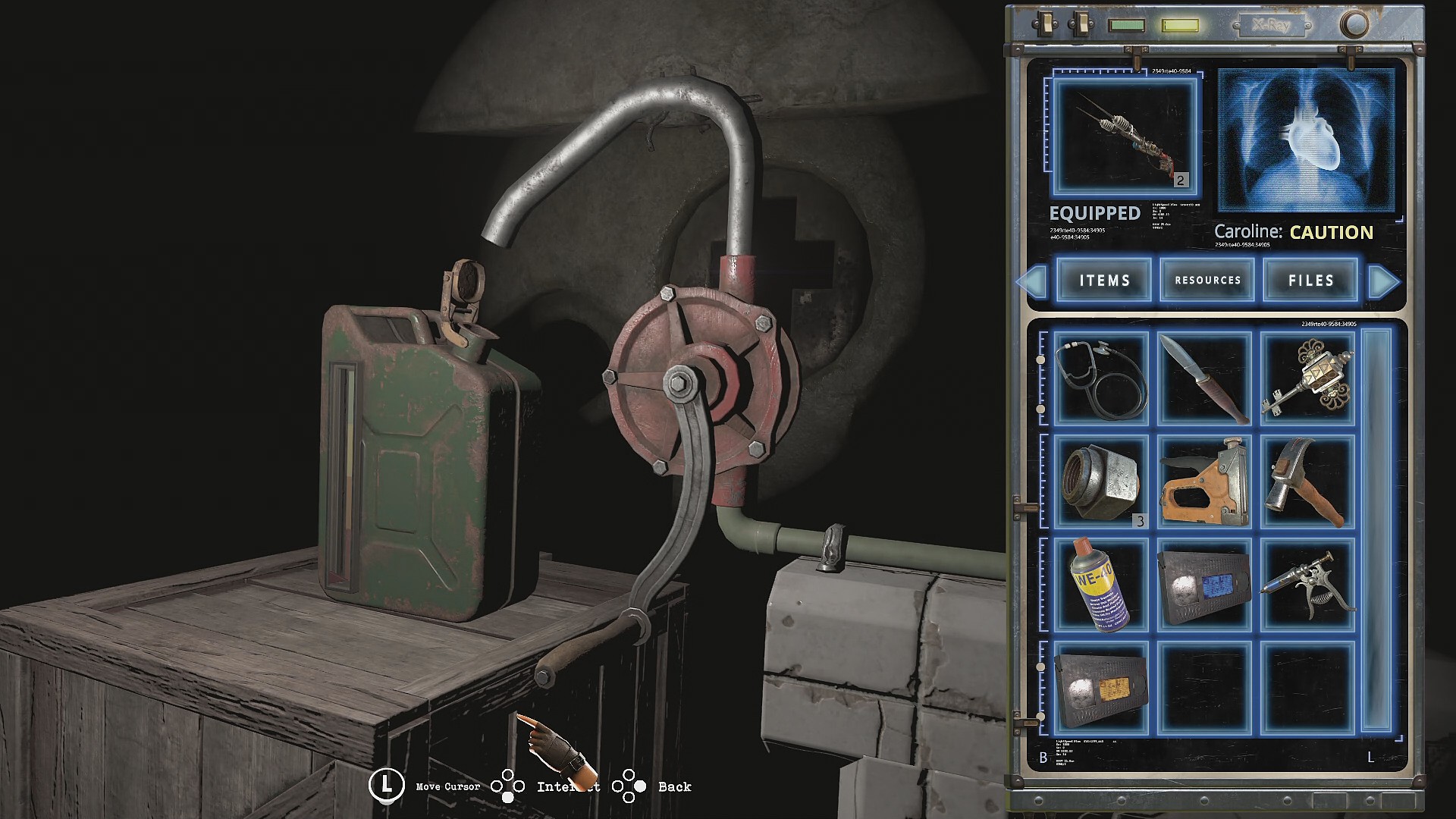1456x819 pixels.
Task: Open the RESOURCES tab
Action: click(1207, 281)
